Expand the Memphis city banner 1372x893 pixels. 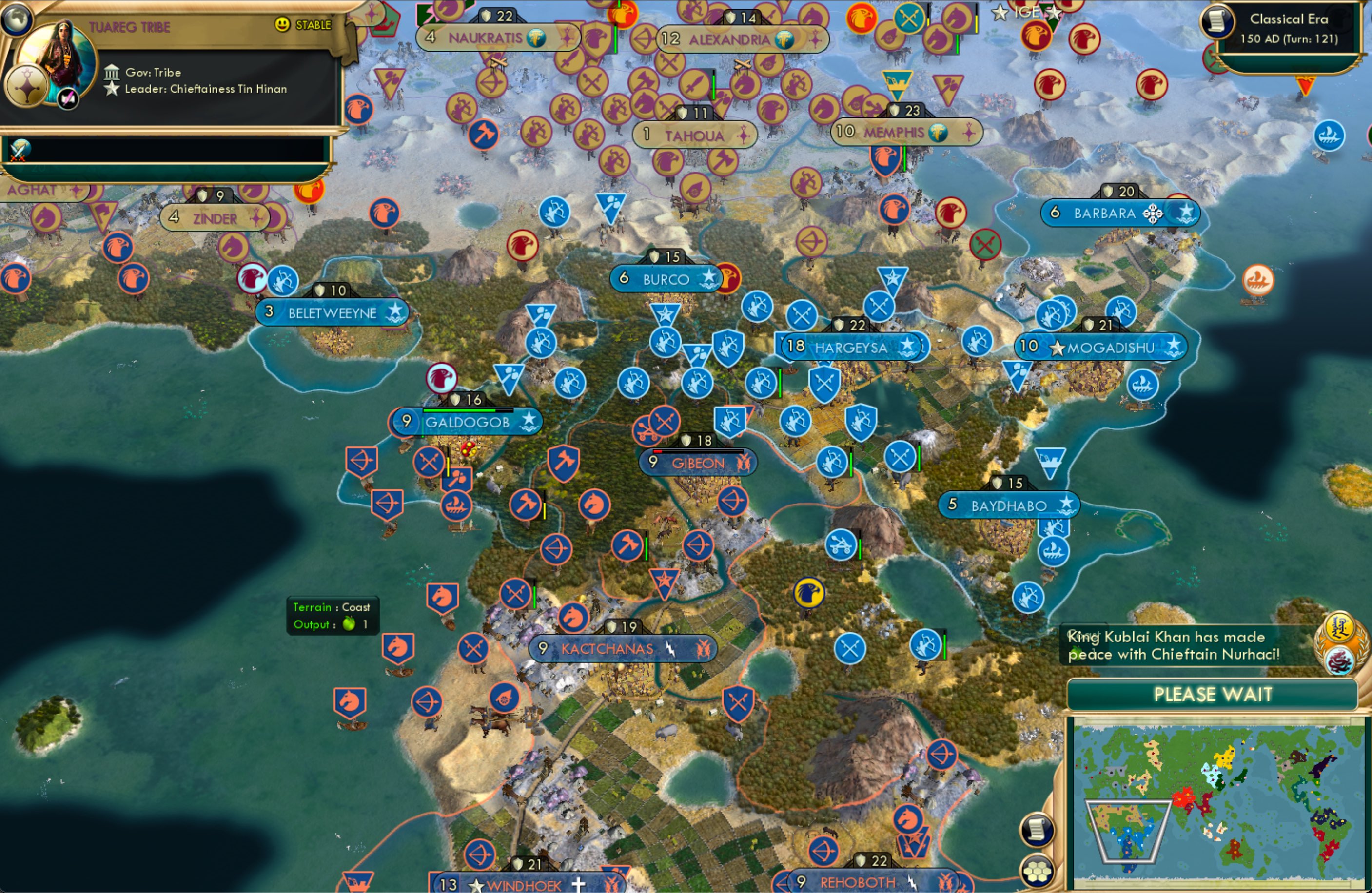click(x=905, y=132)
